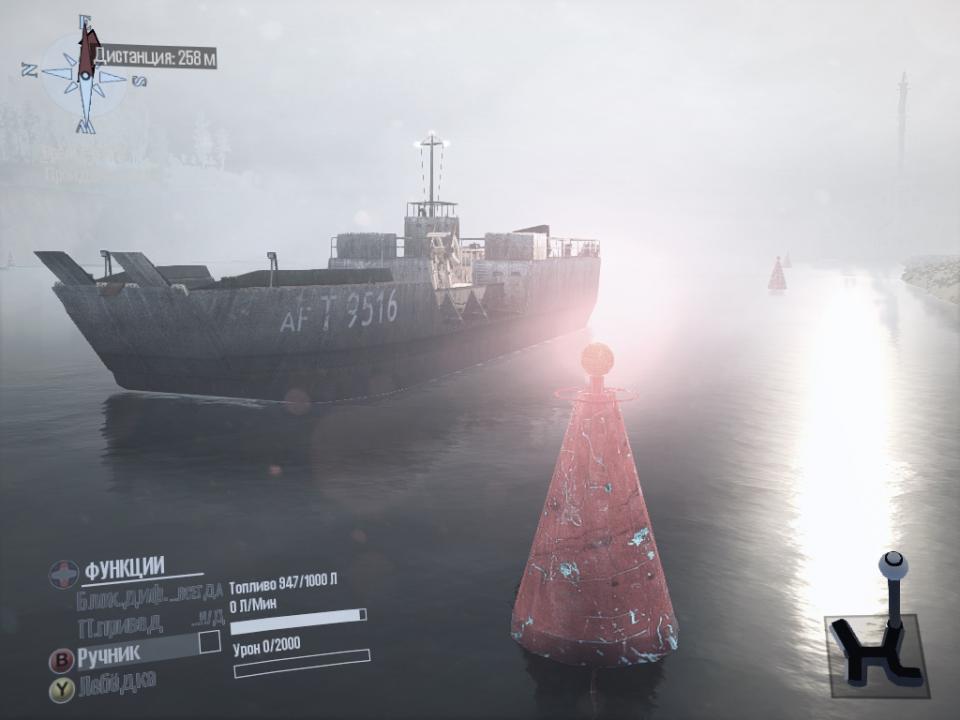Toggle the Ручник handbrake checkbox
The image size is (960, 720).
pyautogui.click(x=210, y=642)
